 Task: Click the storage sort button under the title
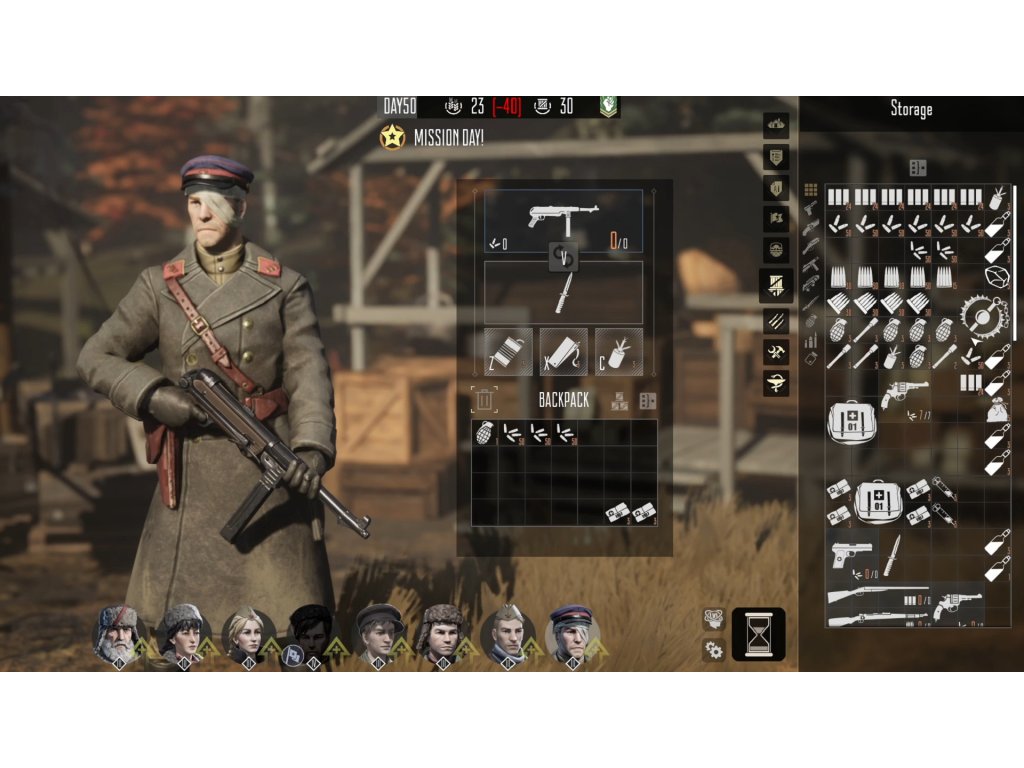tap(918, 167)
